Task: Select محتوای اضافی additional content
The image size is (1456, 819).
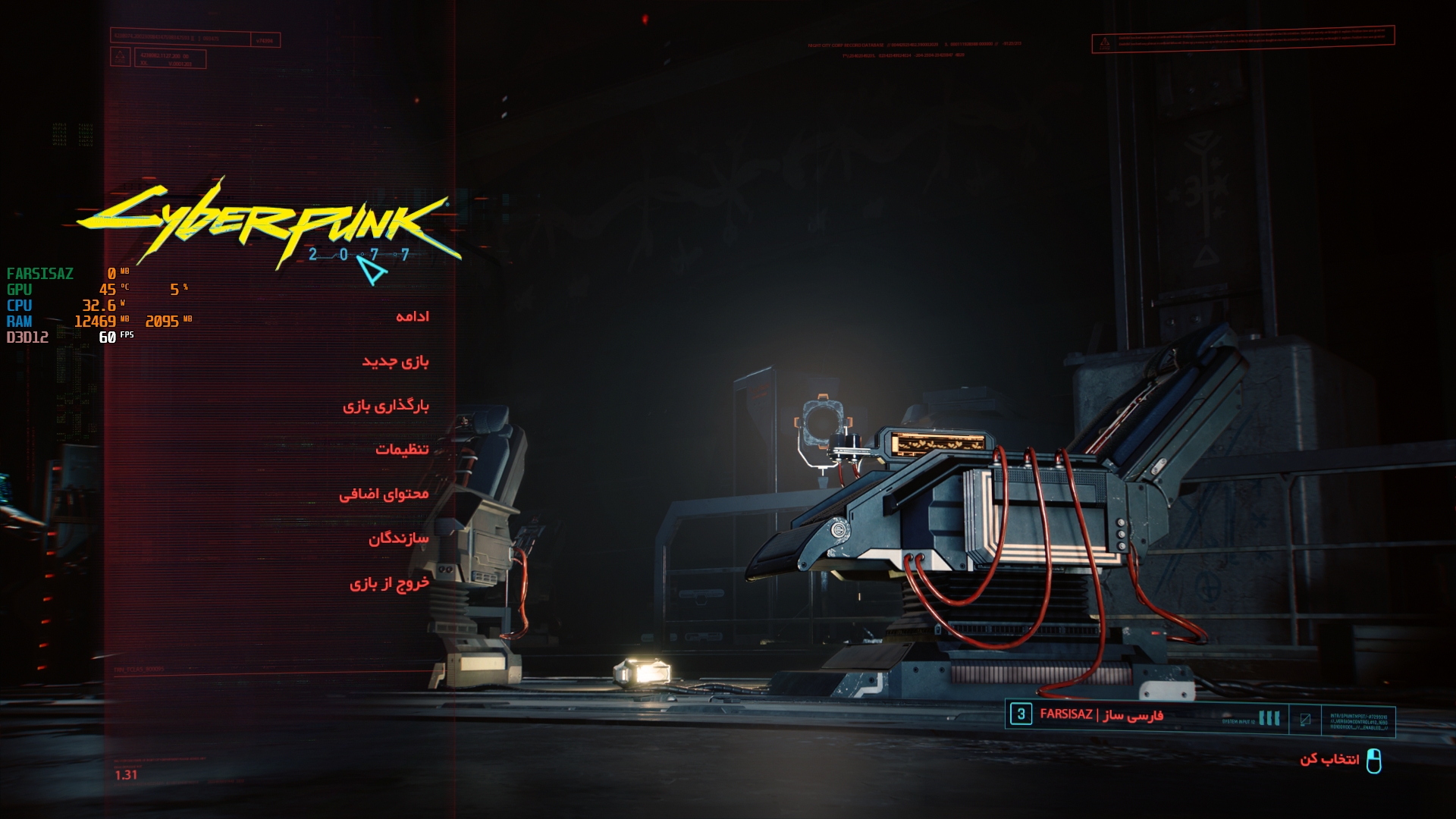Action: coord(384,494)
